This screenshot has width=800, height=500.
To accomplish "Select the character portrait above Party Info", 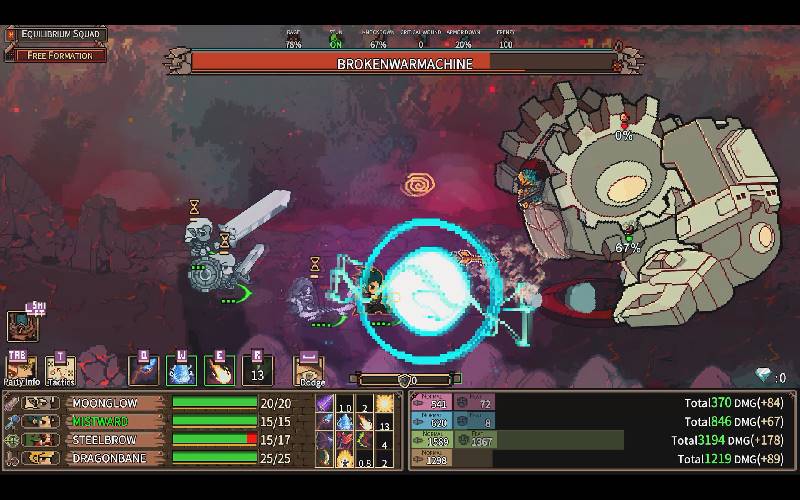I will (x=22, y=325).
